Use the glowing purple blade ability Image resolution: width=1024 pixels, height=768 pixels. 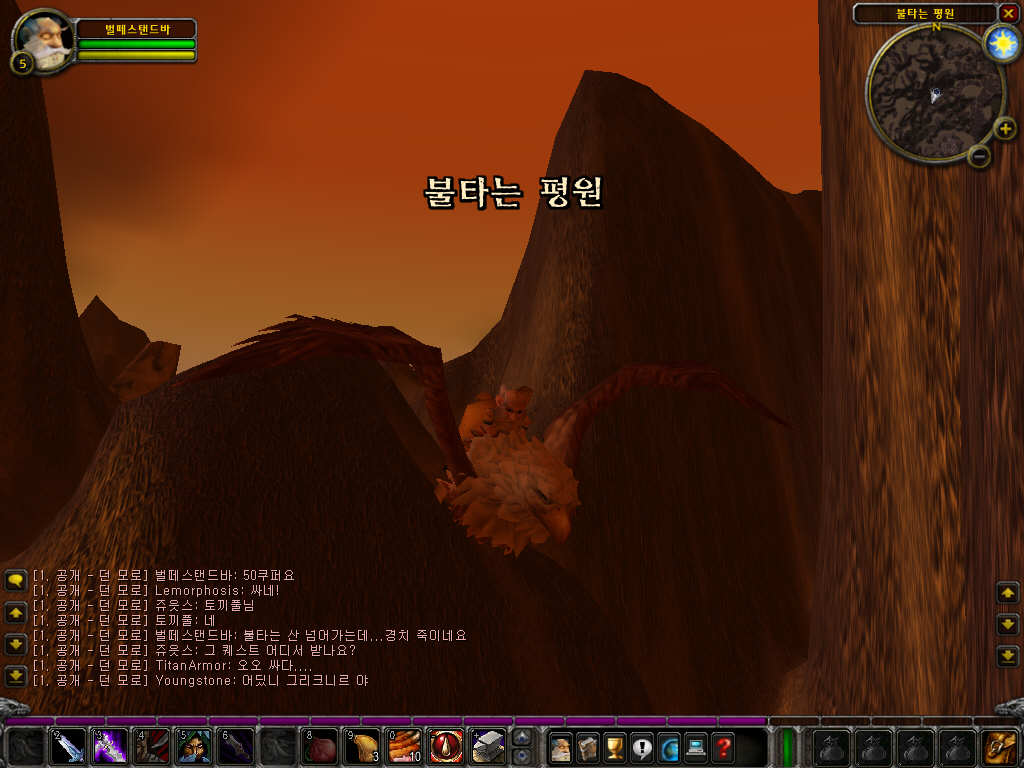pyautogui.click(x=110, y=747)
